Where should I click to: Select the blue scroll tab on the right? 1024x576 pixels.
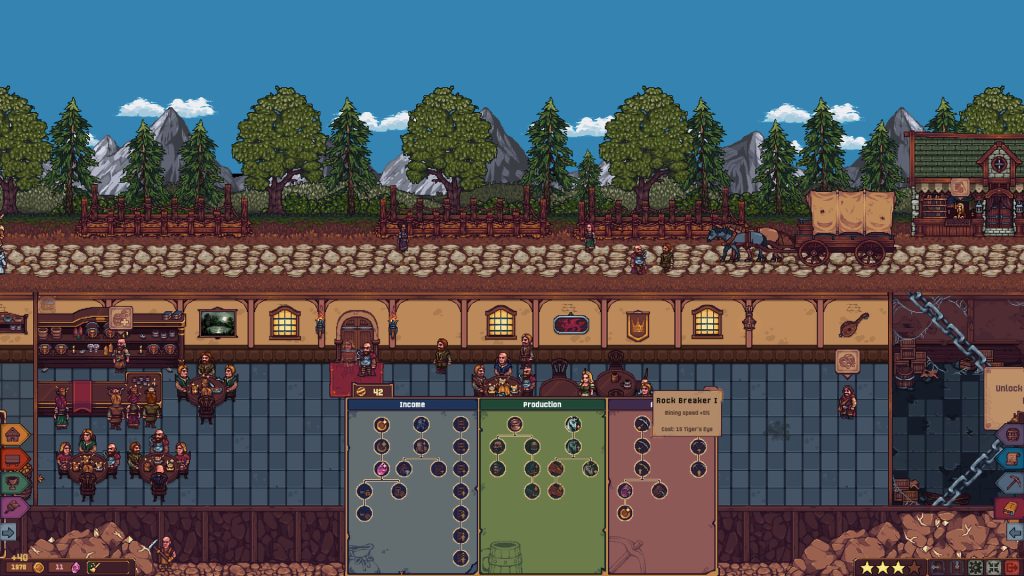(1011, 459)
